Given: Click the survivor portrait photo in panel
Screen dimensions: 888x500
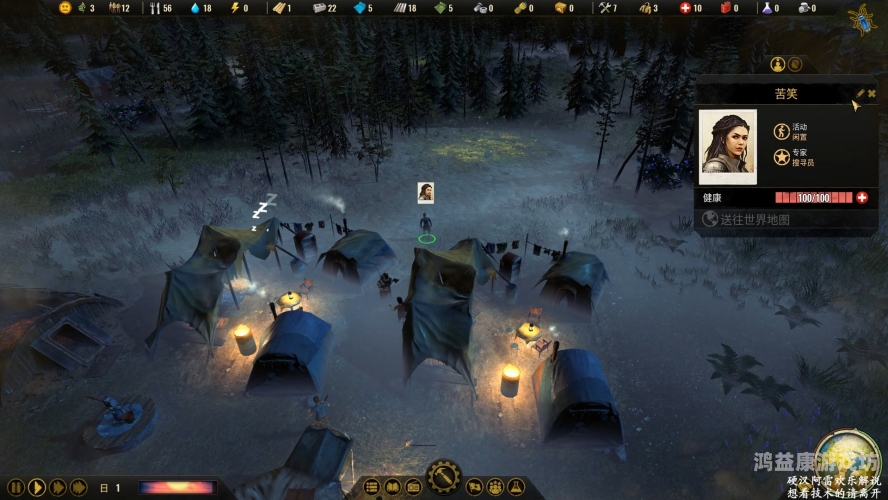Looking at the screenshot, I should (727, 147).
